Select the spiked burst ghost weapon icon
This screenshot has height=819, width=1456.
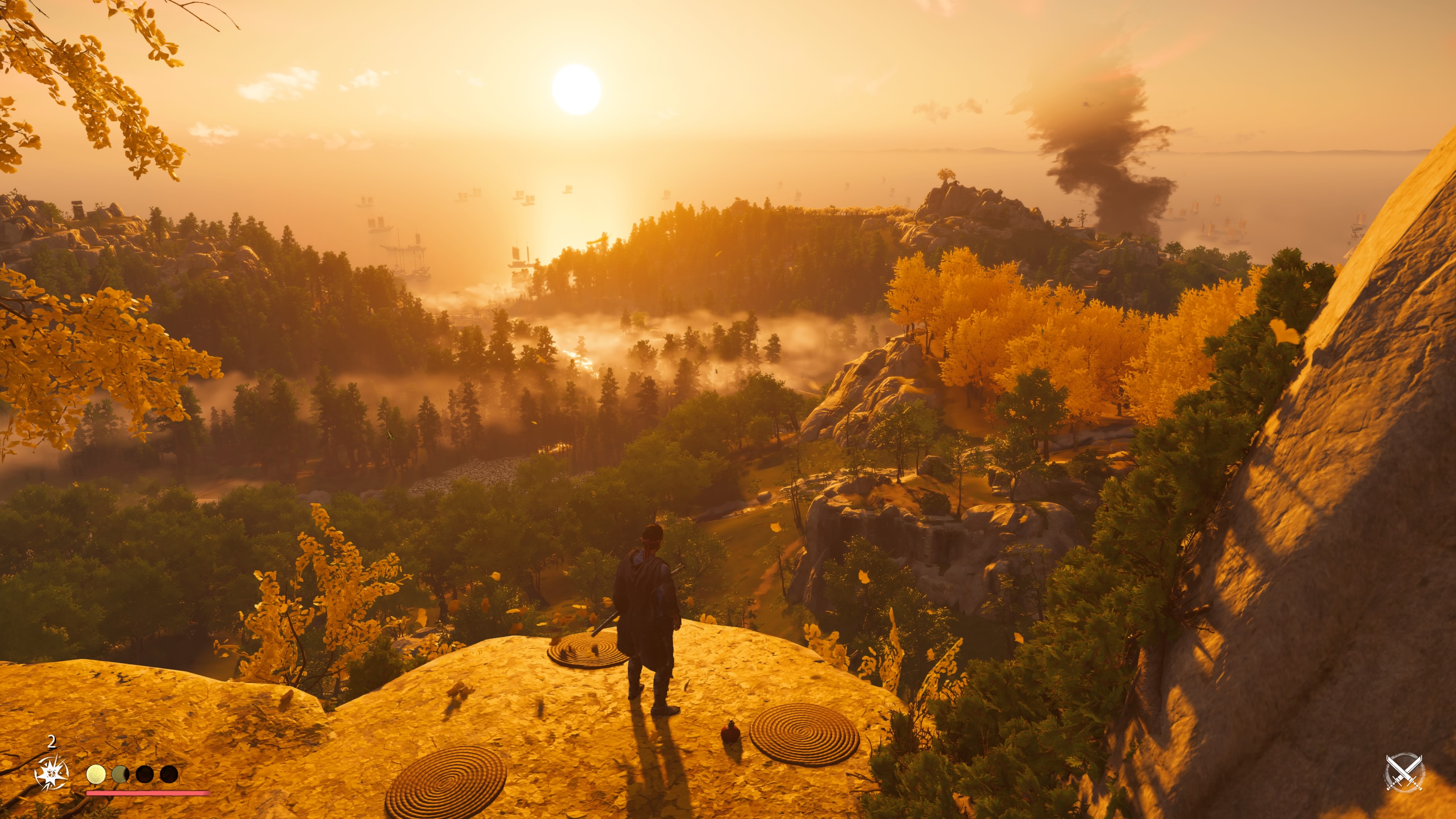[x=52, y=773]
